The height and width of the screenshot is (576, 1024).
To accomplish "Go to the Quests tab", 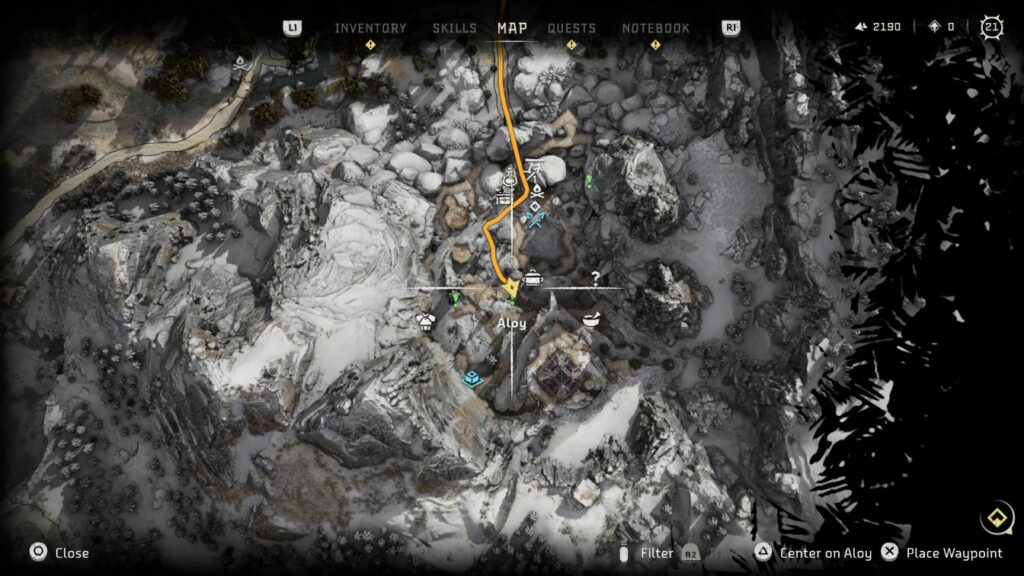I will pyautogui.click(x=571, y=28).
